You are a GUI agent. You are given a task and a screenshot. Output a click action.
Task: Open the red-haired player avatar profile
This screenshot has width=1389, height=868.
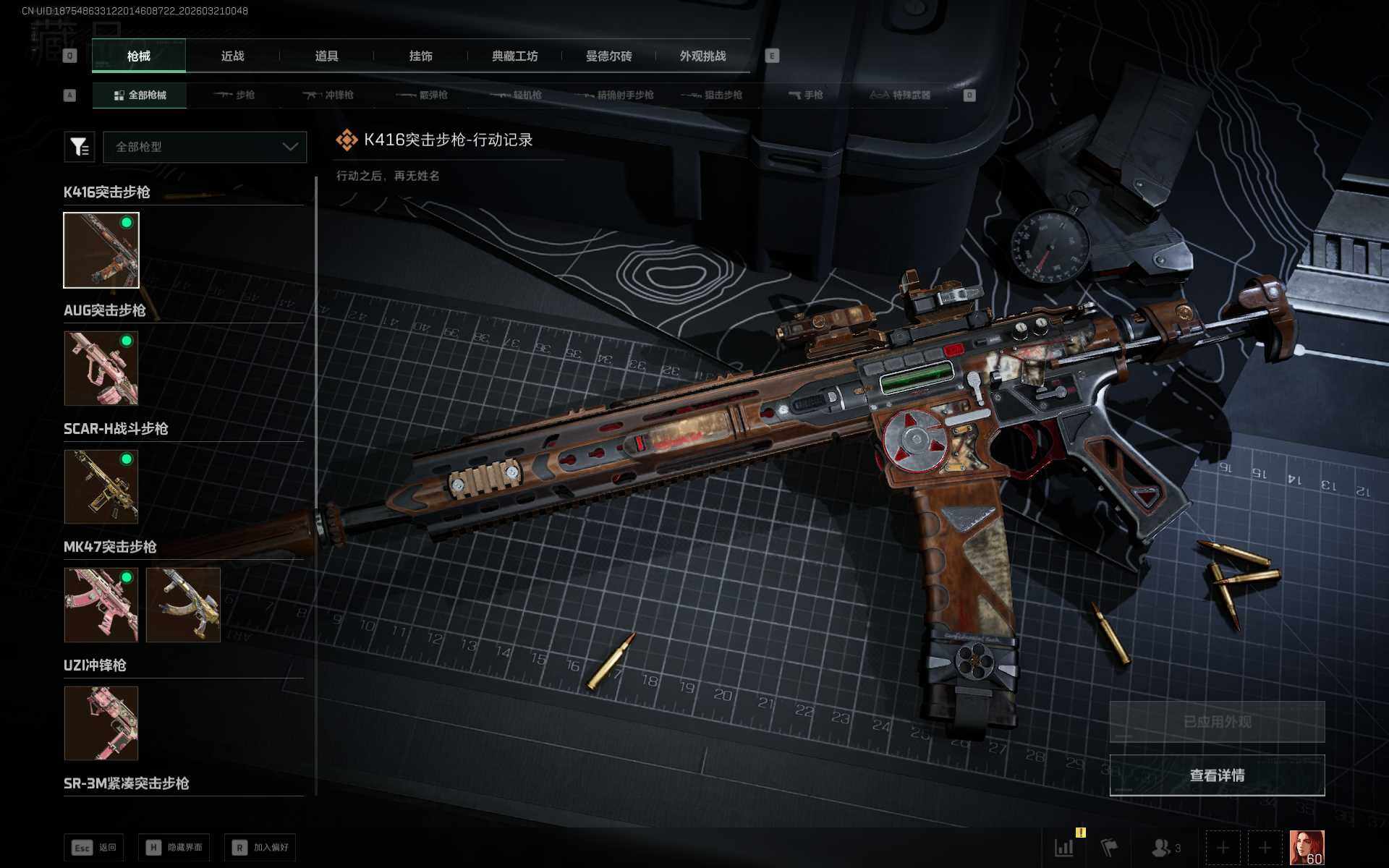pyautogui.click(x=1307, y=848)
